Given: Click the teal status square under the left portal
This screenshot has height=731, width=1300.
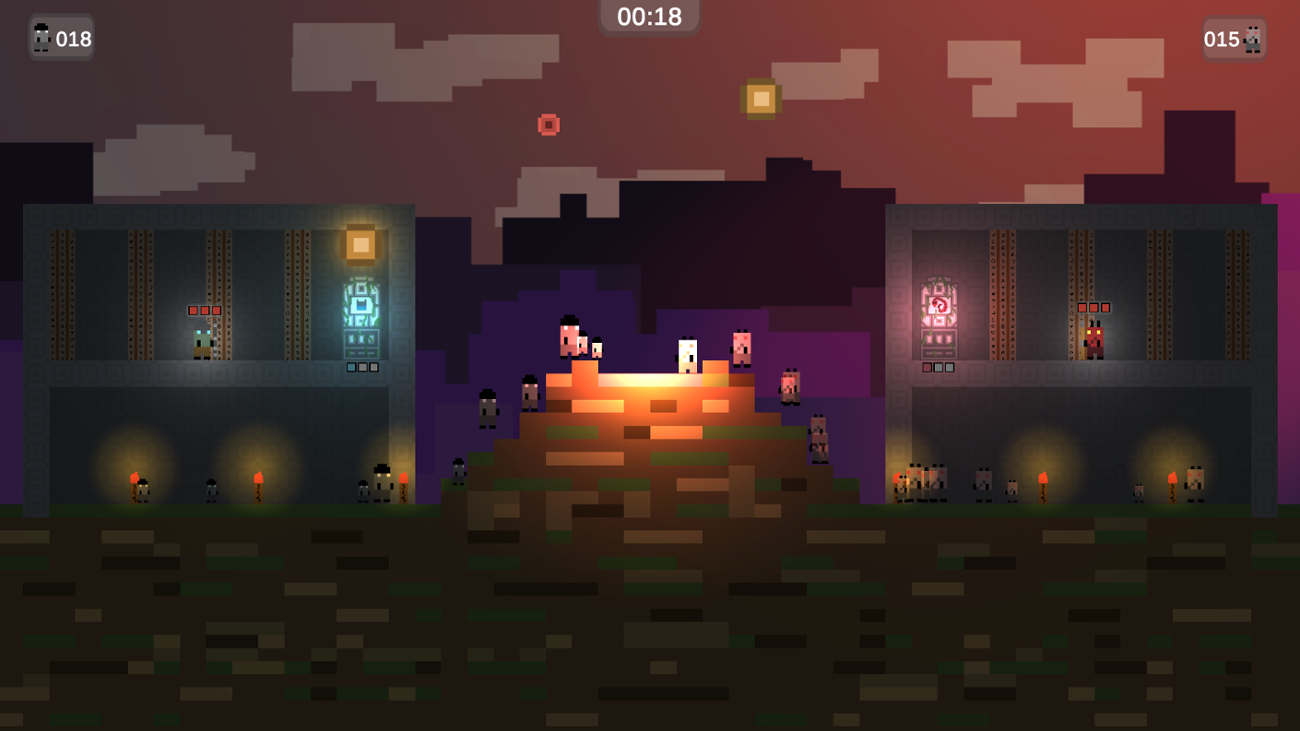Looking at the screenshot, I should 351,367.
